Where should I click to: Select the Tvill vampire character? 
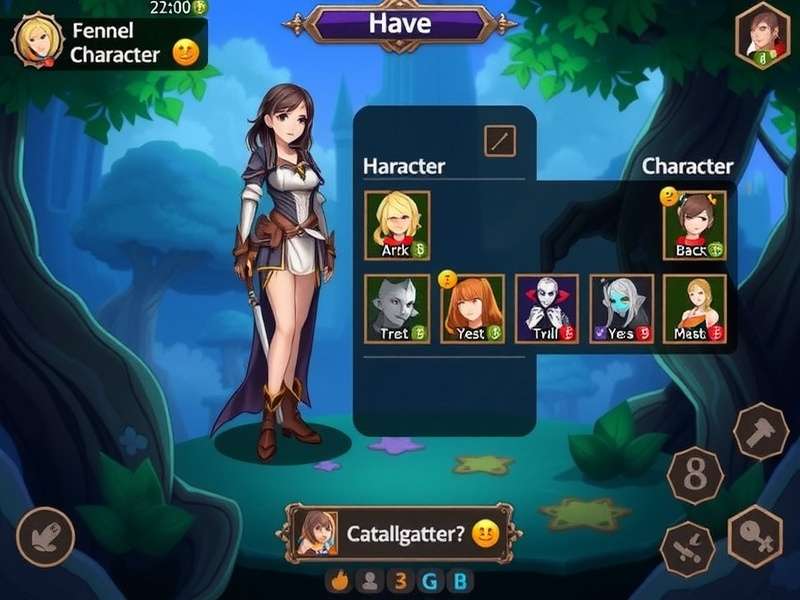(x=546, y=309)
